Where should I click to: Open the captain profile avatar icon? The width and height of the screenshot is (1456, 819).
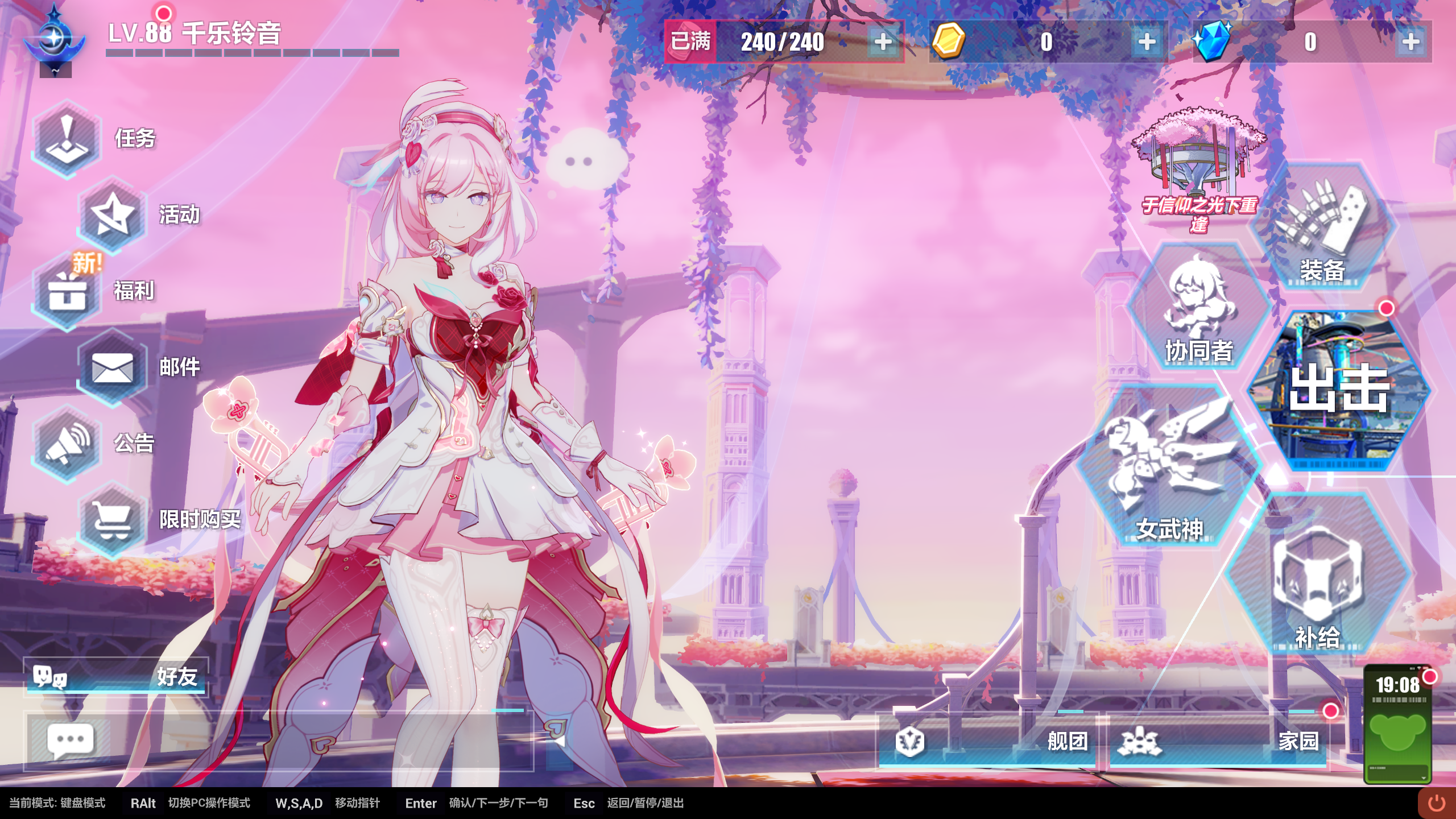point(55,39)
